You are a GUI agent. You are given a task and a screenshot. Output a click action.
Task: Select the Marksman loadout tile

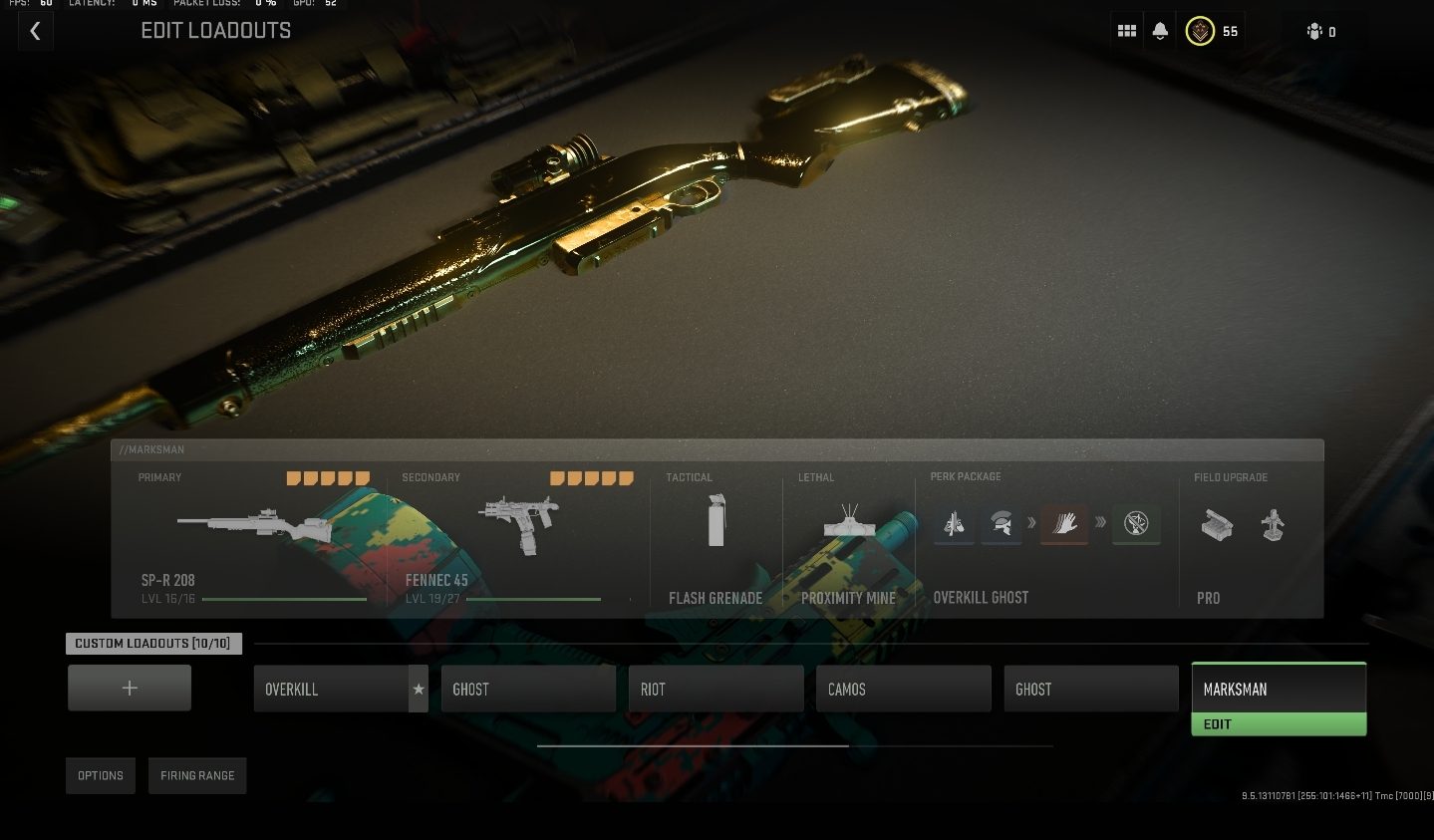point(1279,689)
